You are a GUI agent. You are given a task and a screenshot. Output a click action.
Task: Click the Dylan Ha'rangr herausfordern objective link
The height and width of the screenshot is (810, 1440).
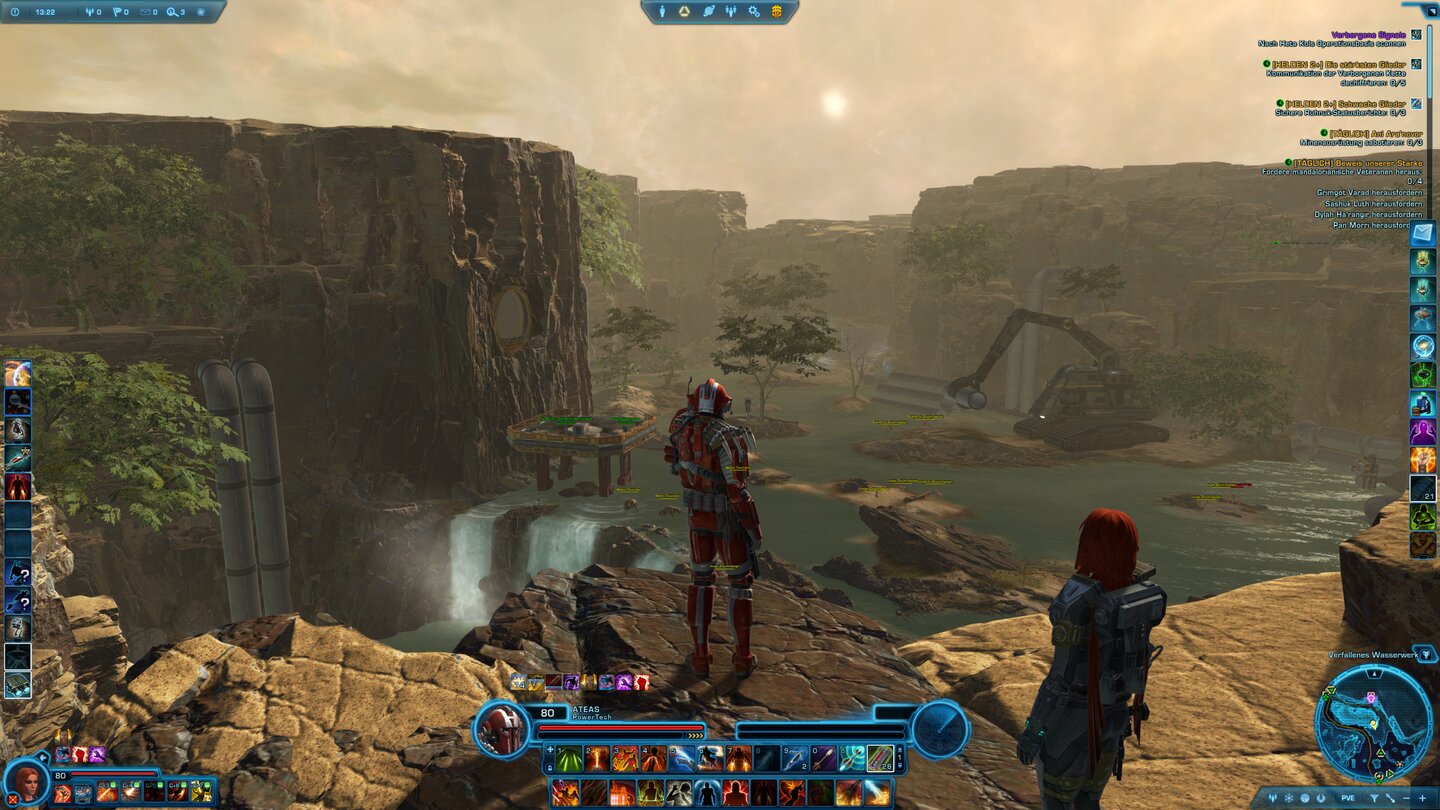(1368, 215)
